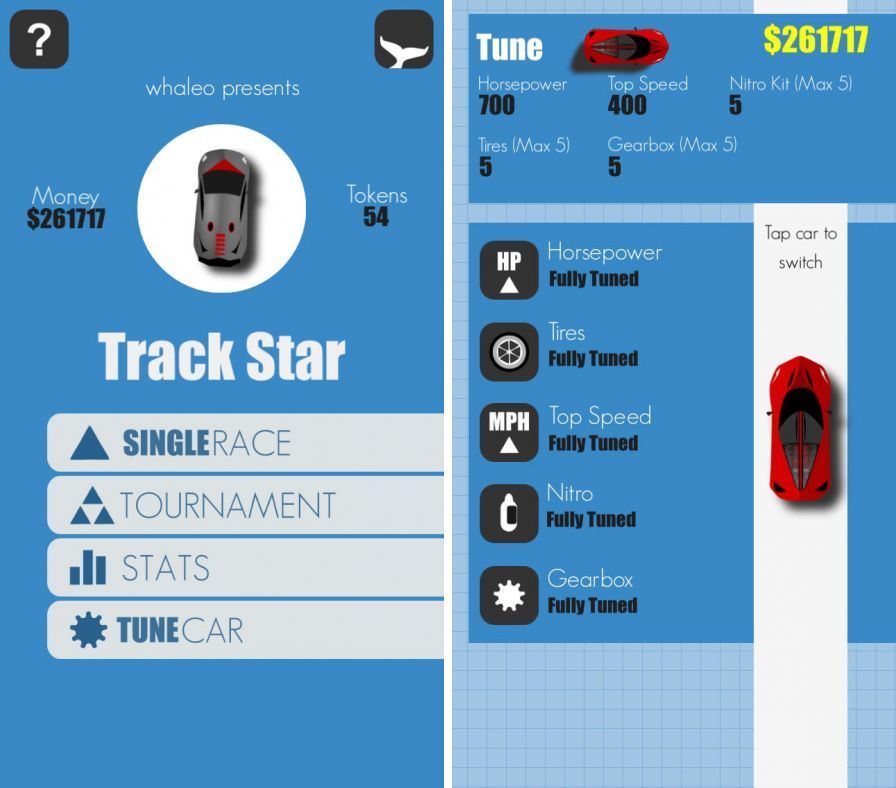This screenshot has height=788, width=896.
Task: Choose the Tires upgrade icon
Action: point(509,351)
